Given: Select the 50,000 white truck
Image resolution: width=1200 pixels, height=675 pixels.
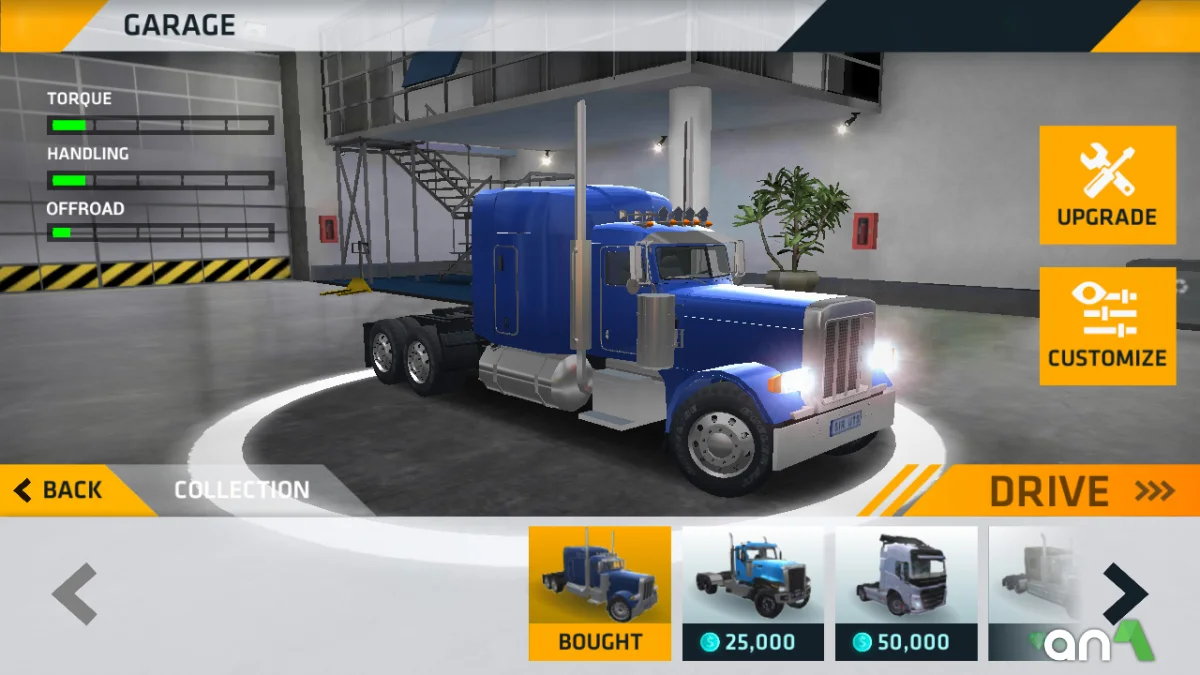Looking at the screenshot, I should (x=905, y=592).
